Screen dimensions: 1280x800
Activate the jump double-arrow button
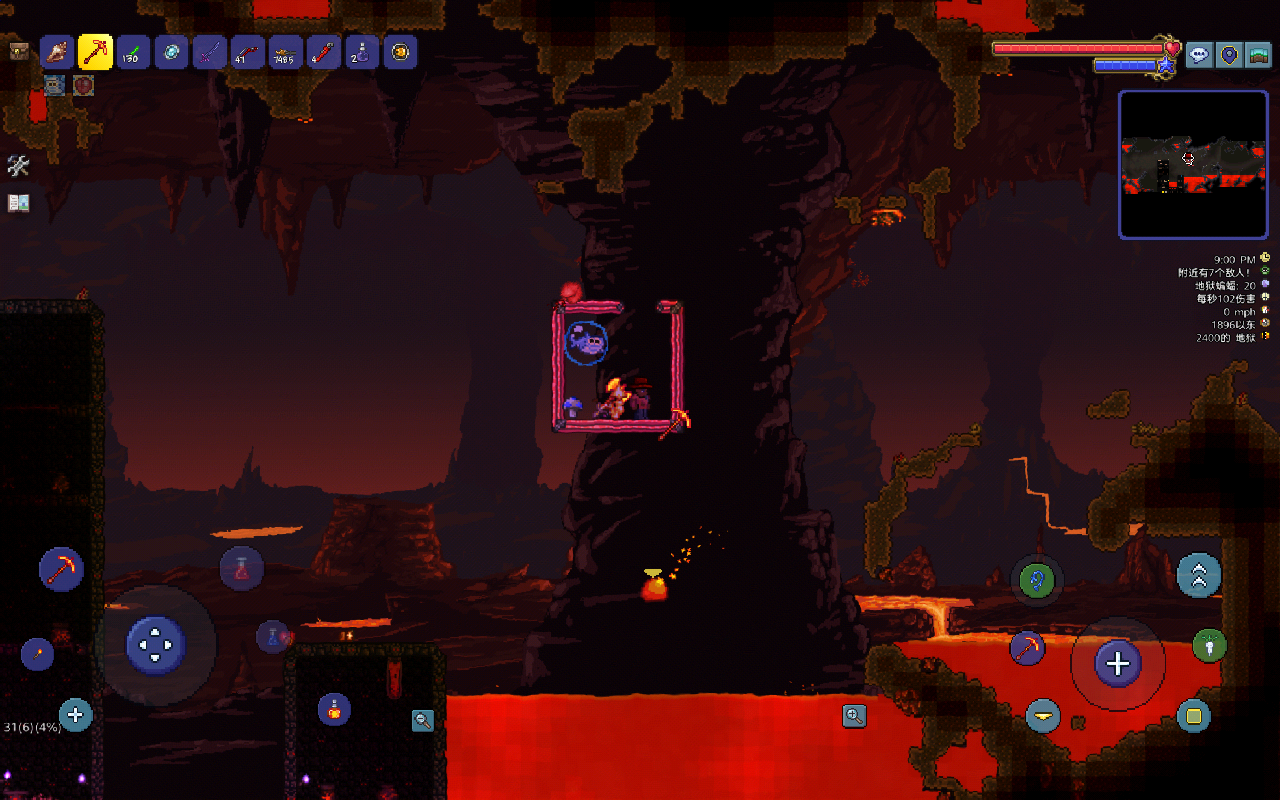pos(1198,575)
